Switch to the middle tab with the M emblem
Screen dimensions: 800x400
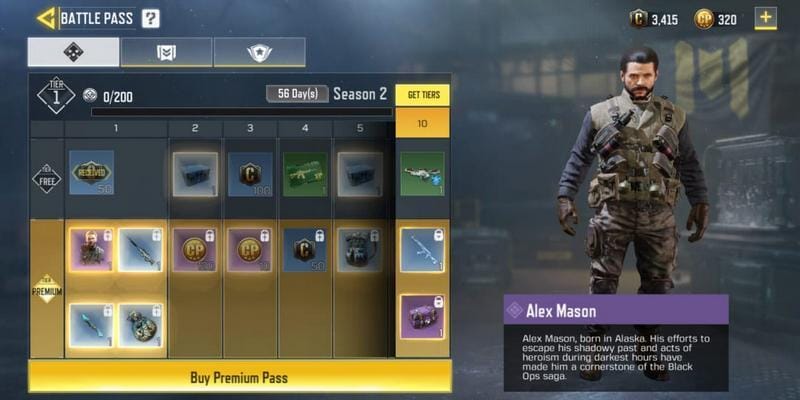(x=166, y=52)
